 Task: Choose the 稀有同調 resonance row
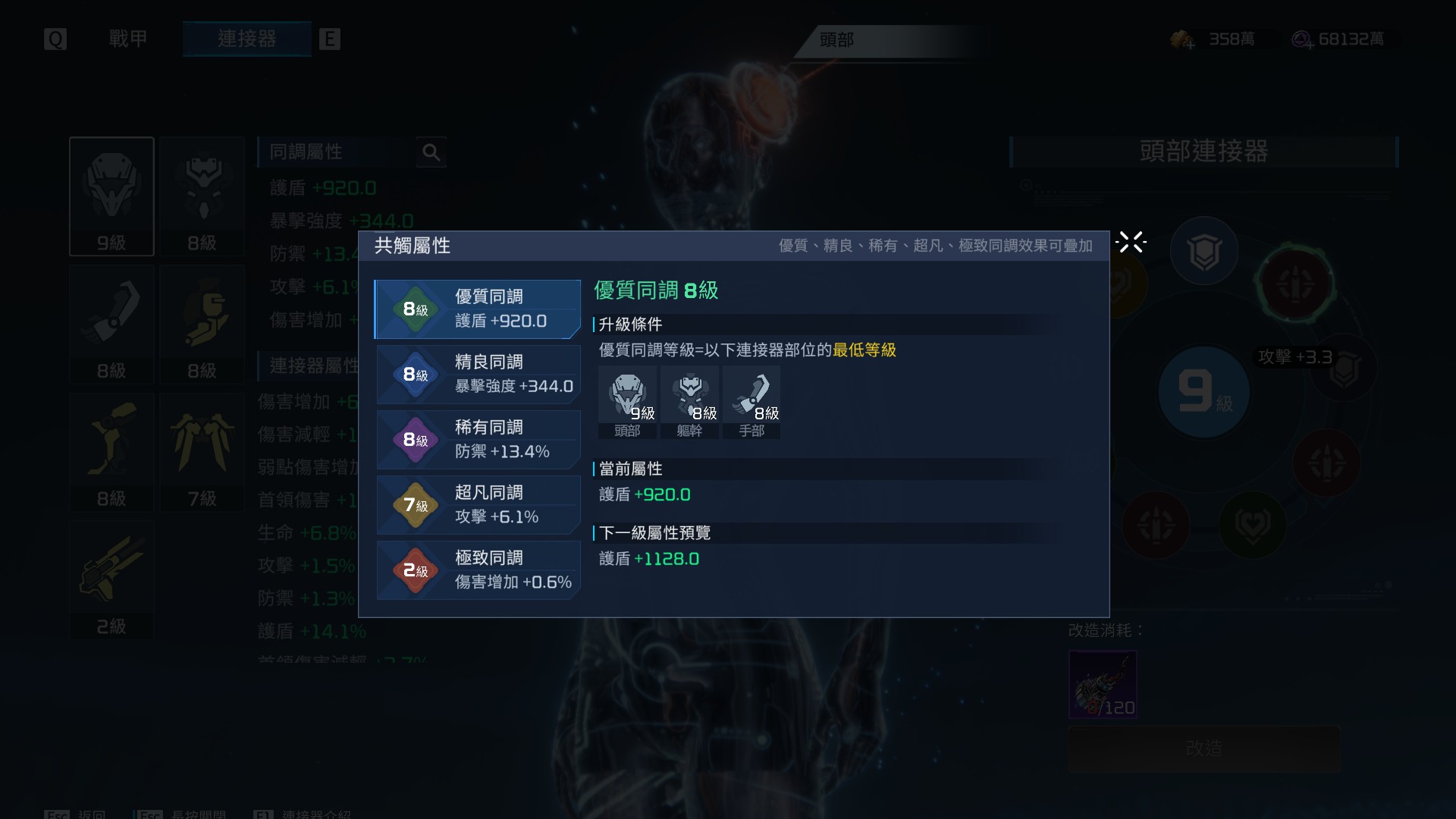point(478,440)
